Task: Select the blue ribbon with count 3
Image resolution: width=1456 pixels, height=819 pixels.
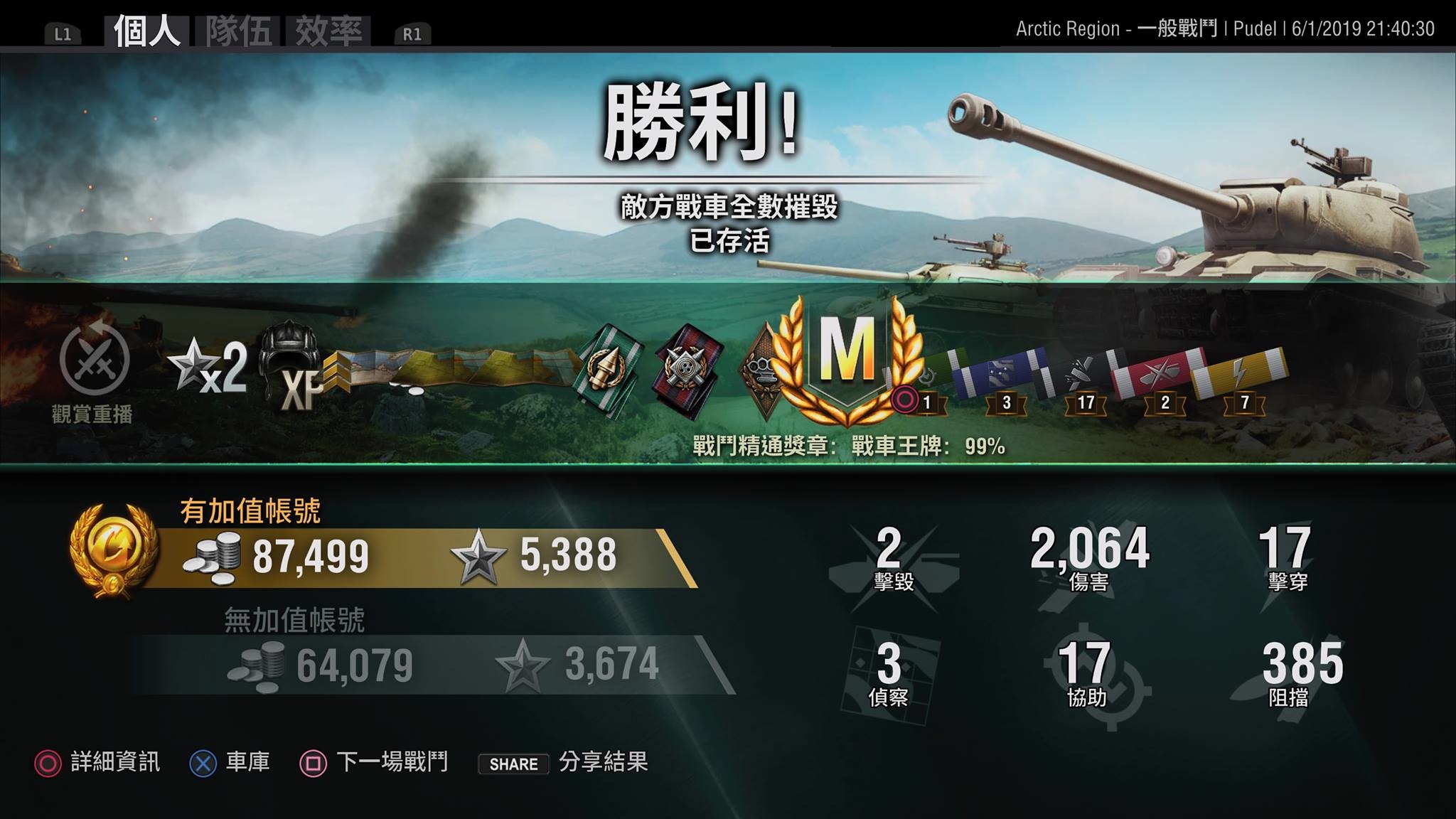Action: tap(1000, 370)
